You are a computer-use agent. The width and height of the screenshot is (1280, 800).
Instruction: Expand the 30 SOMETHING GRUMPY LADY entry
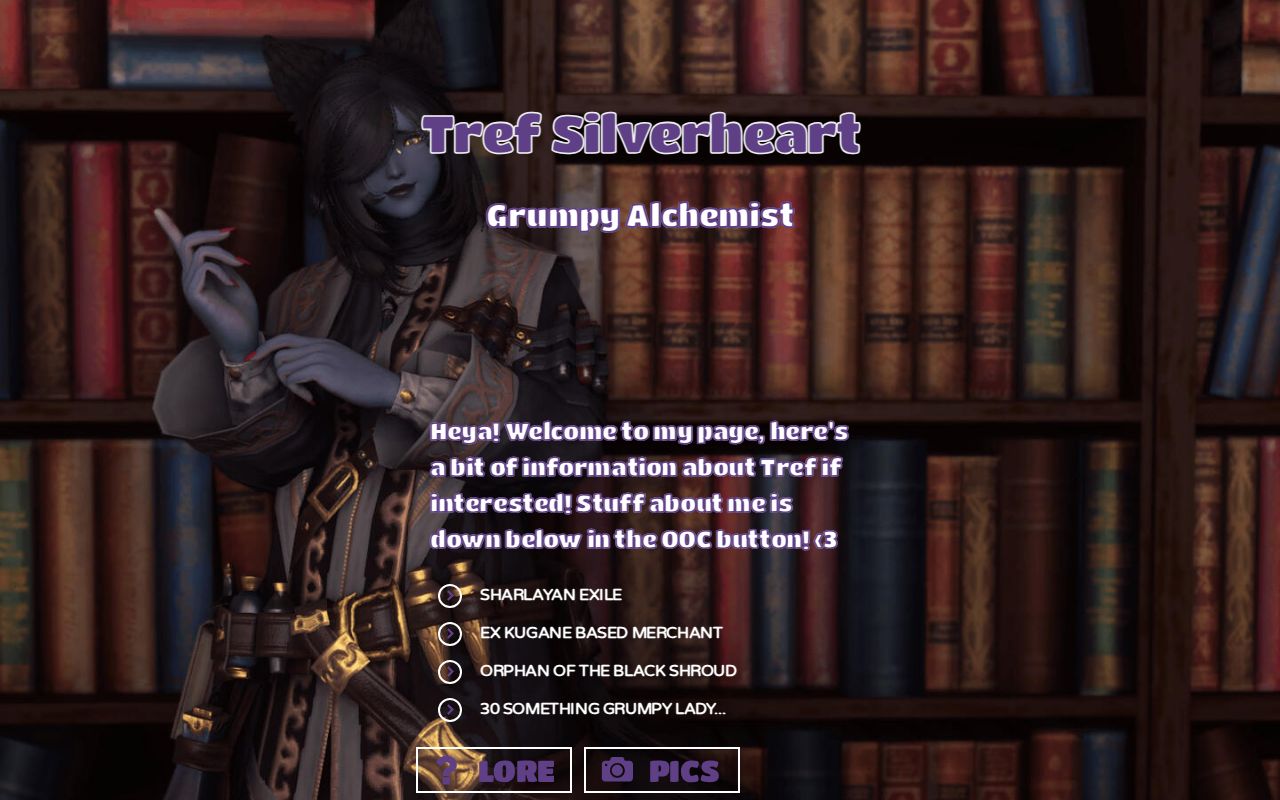click(602, 710)
